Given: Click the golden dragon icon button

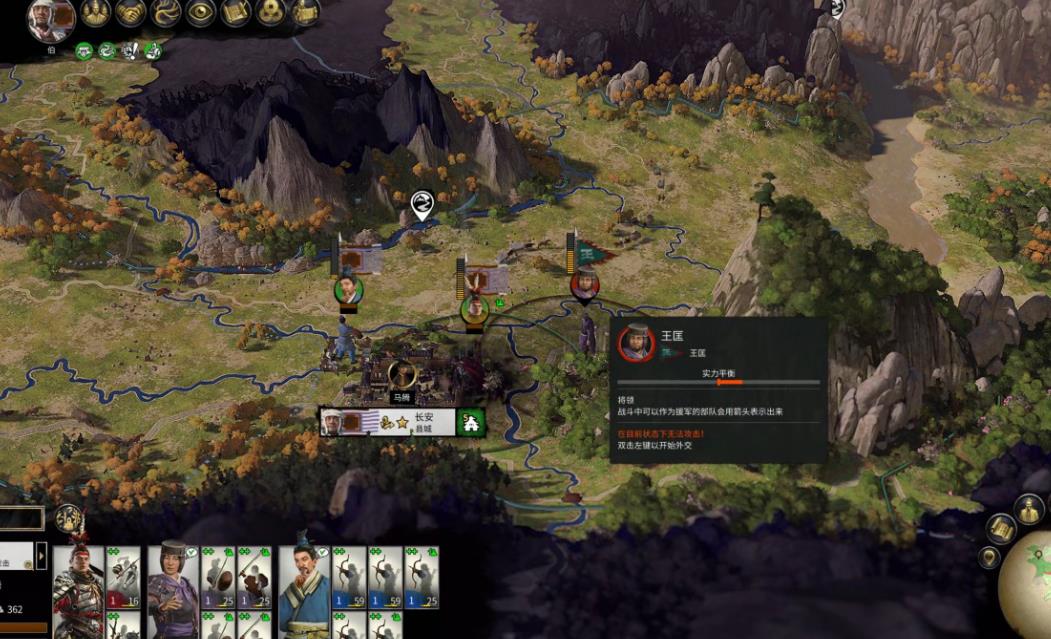Looking at the screenshot, I should 165,12.
